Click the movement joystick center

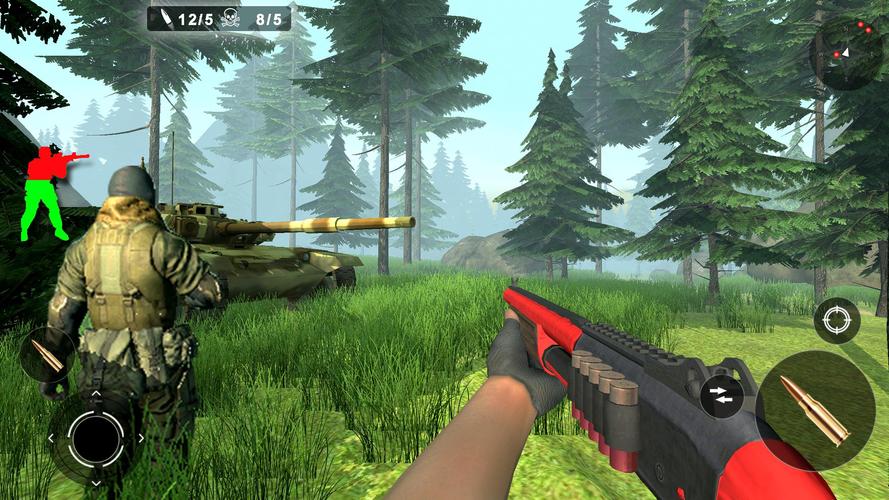(96, 437)
